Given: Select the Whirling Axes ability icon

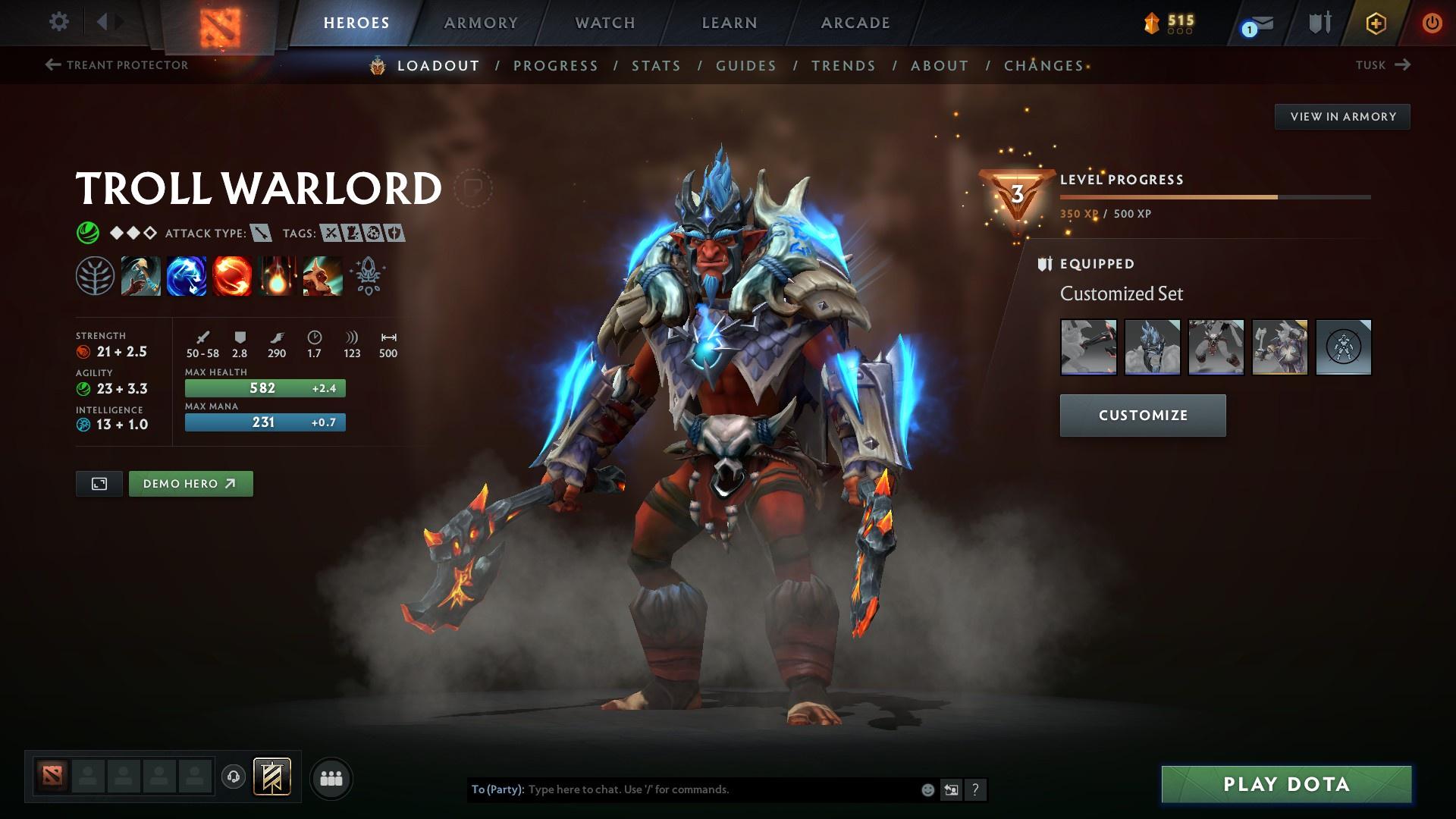Looking at the screenshot, I should 141,275.
